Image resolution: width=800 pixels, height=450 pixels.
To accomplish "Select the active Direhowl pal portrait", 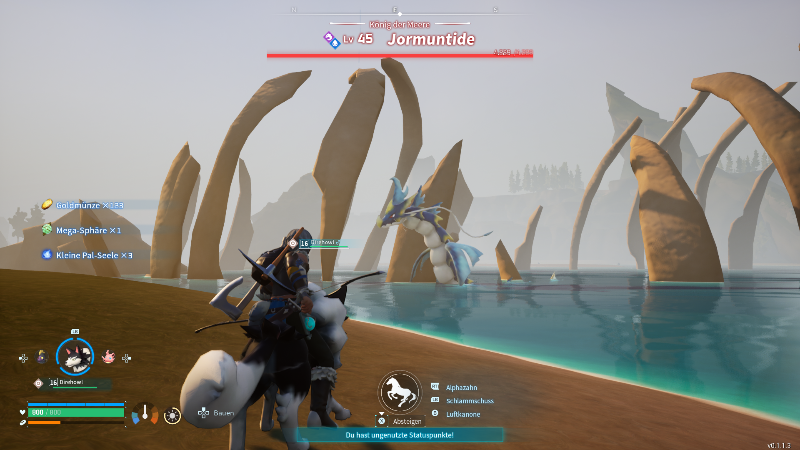I will point(74,355).
